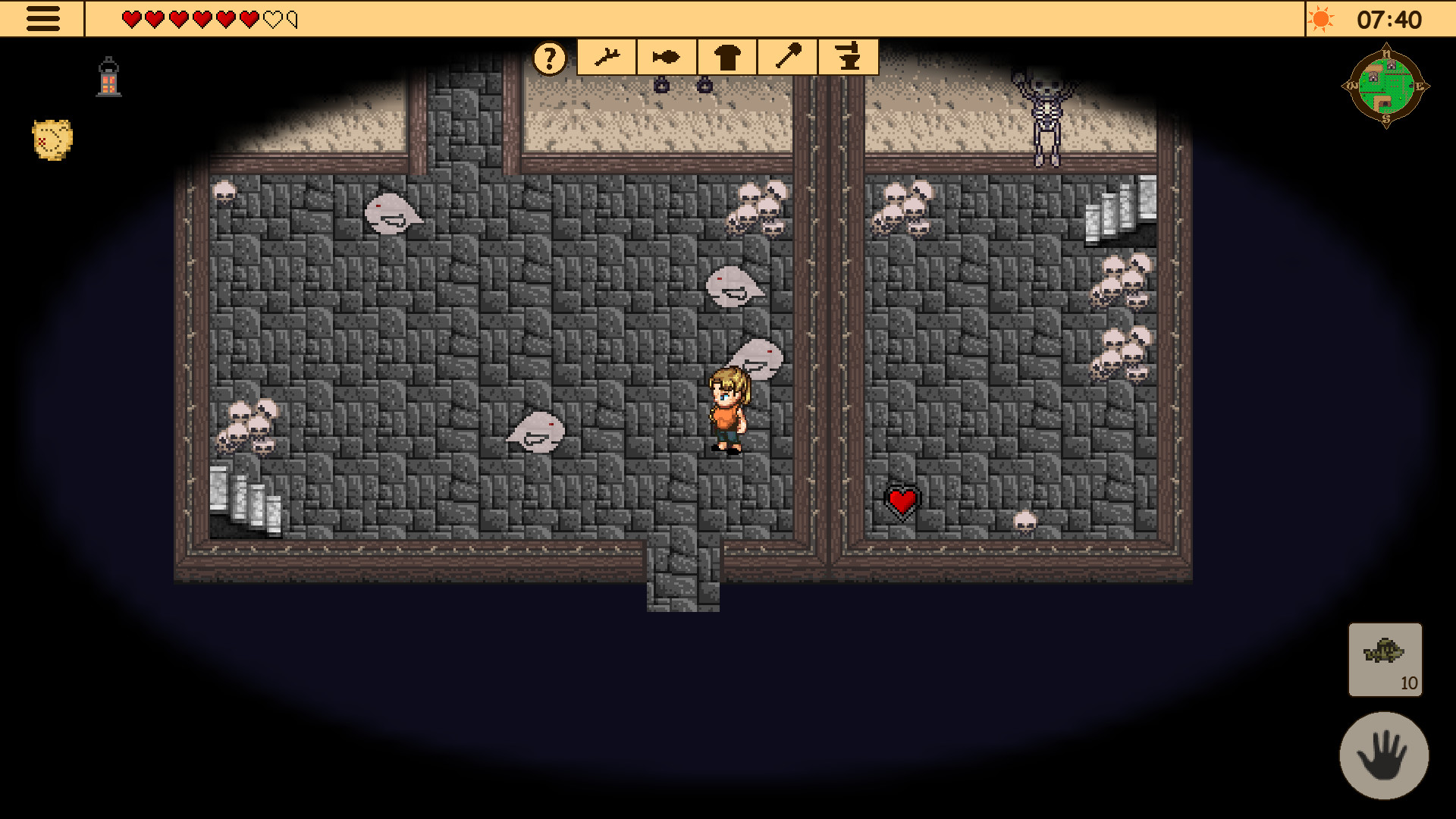Open the clothing shirt icon
Image resolution: width=1456 pixels, height=819 pixels.
726,56
